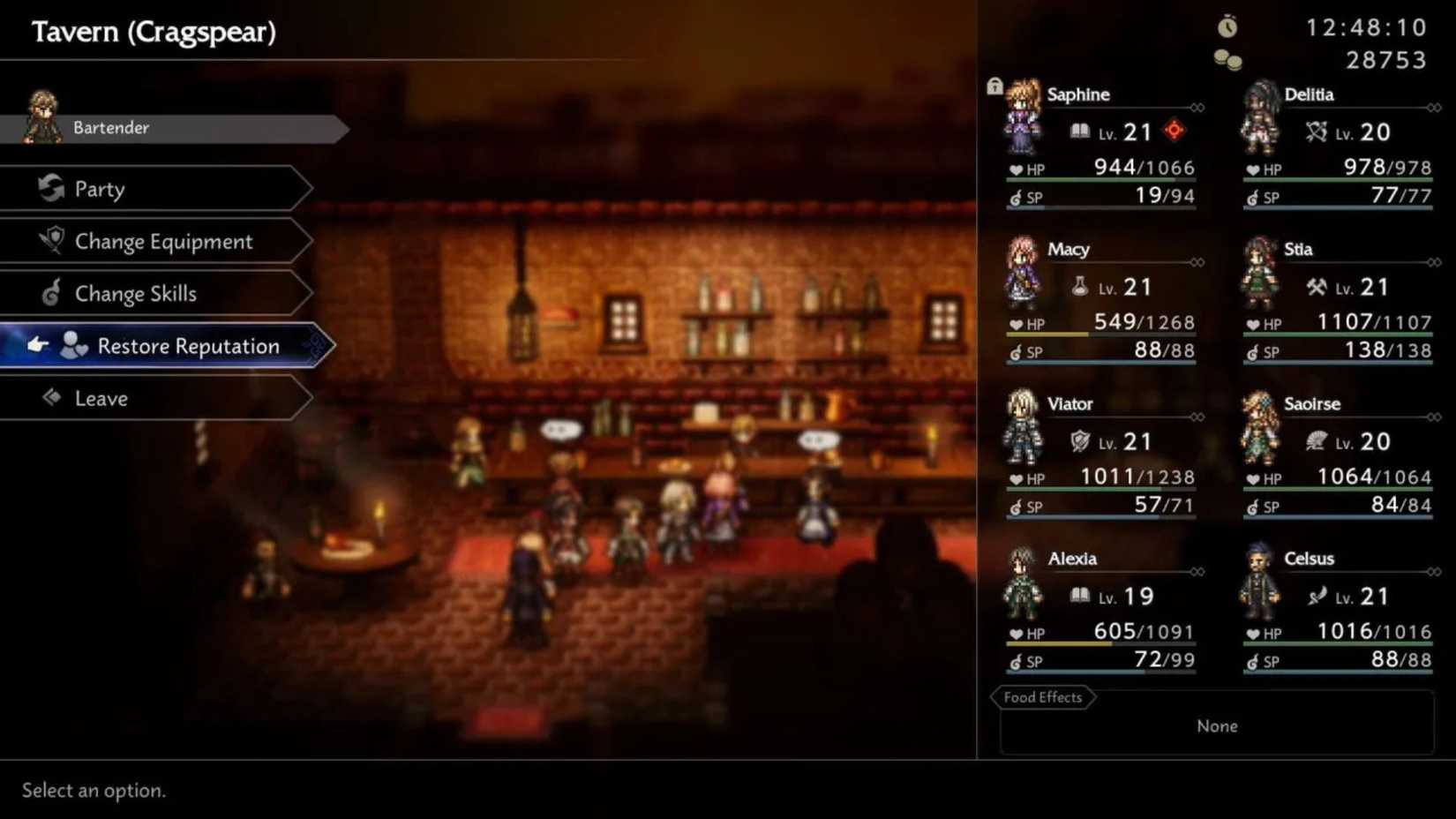The height and width of the screenshot is (819, 1456).
Task: Click Viator's shield job icon
Action: coord(1080,441)
